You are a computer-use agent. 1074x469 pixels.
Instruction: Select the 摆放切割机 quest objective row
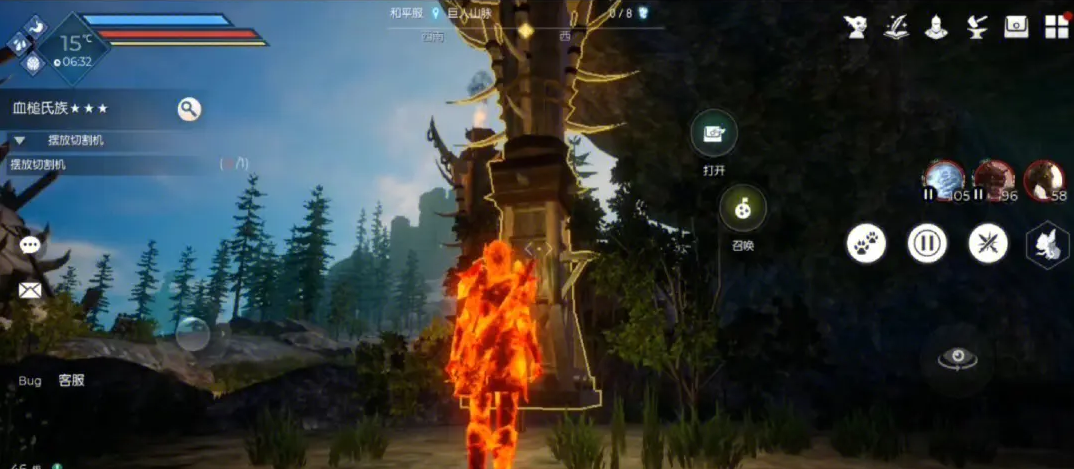(x=110, y=164)
